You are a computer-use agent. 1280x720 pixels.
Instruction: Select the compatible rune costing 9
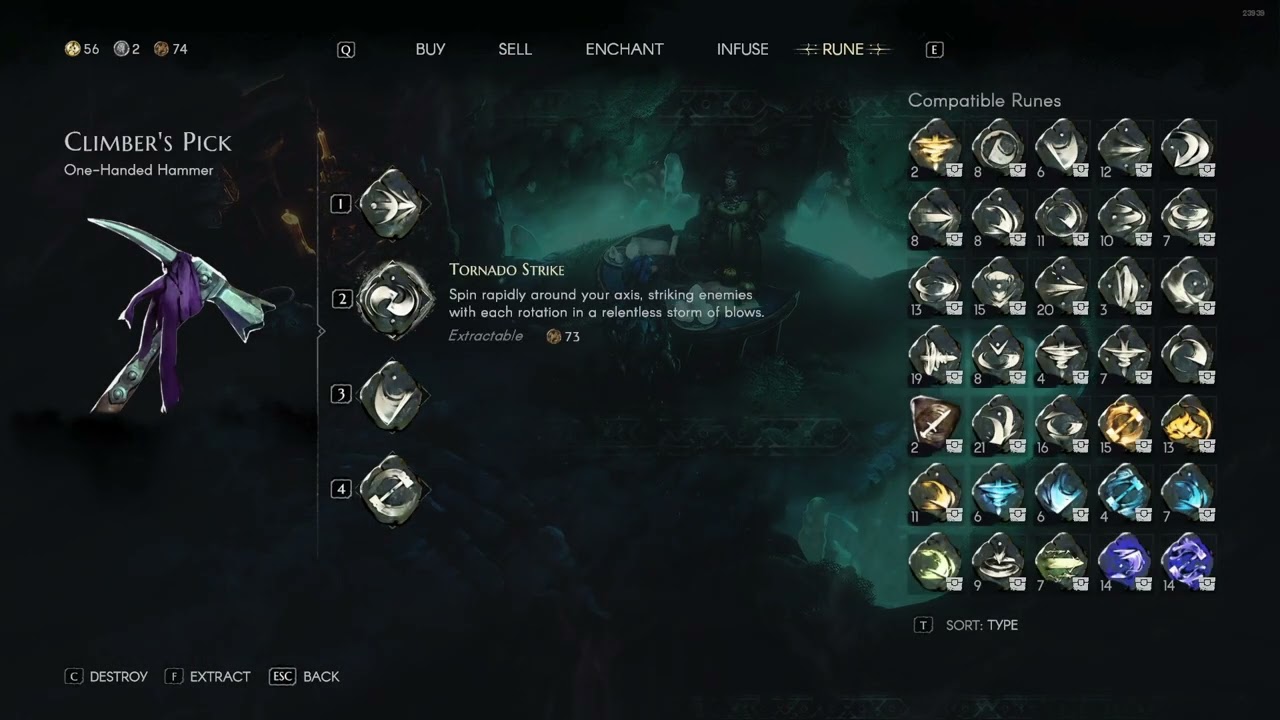997,562
